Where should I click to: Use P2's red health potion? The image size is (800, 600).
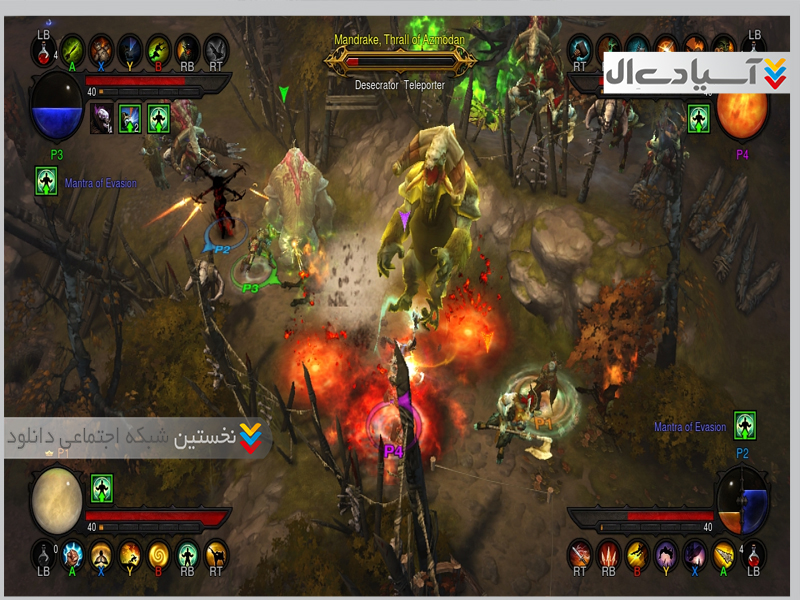point(755,553)
